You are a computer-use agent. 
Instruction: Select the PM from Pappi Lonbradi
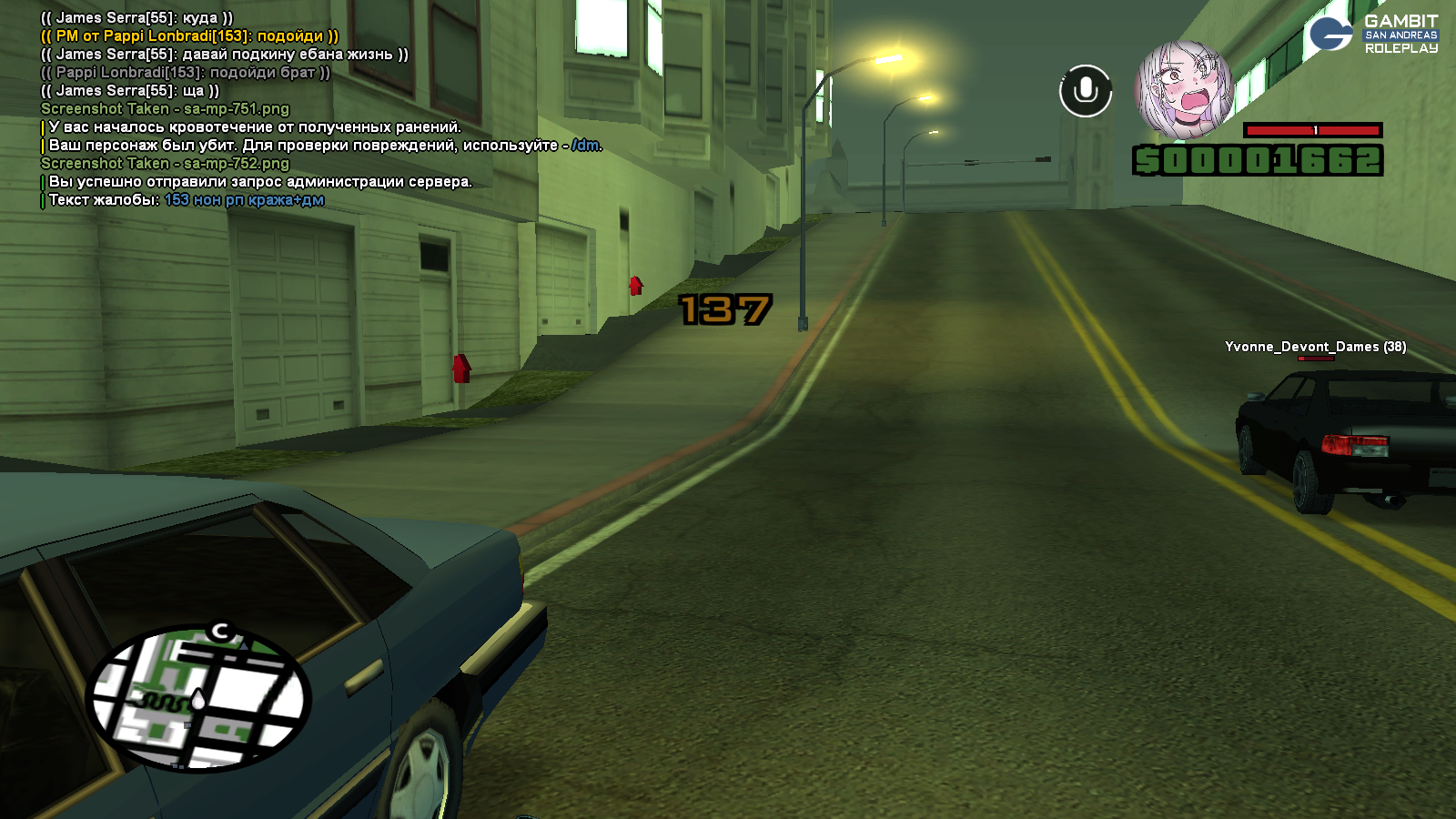[x=189, y=36]
